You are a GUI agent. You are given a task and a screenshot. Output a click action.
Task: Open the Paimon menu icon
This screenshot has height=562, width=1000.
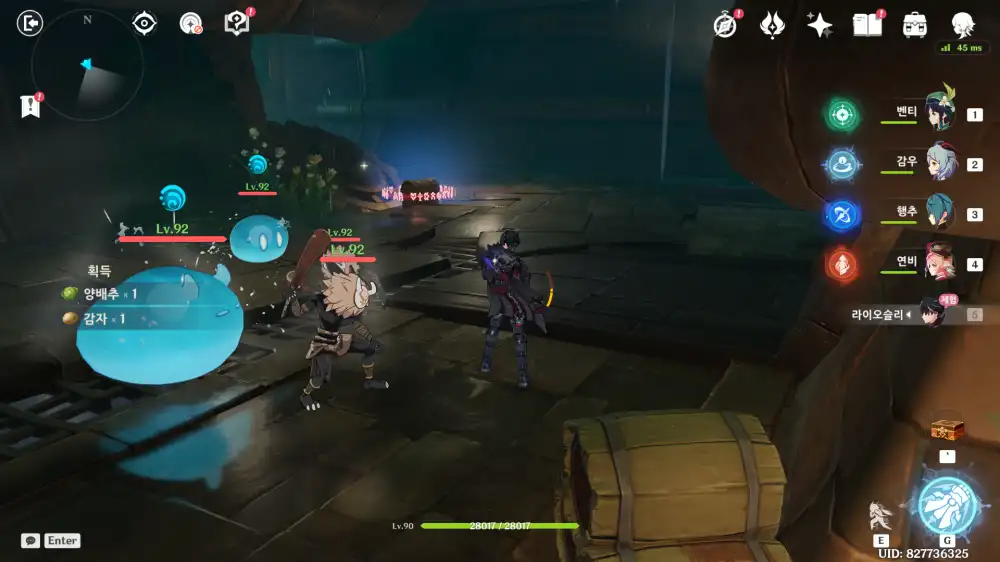[962, 26]
